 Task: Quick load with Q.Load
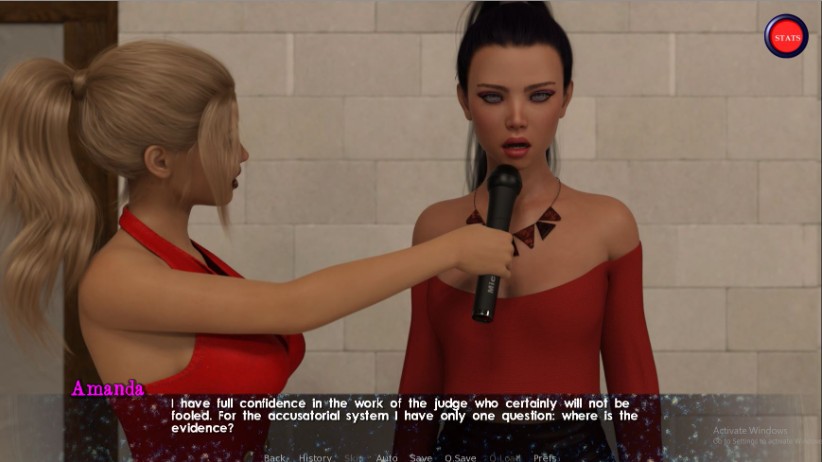click(504, 457)
